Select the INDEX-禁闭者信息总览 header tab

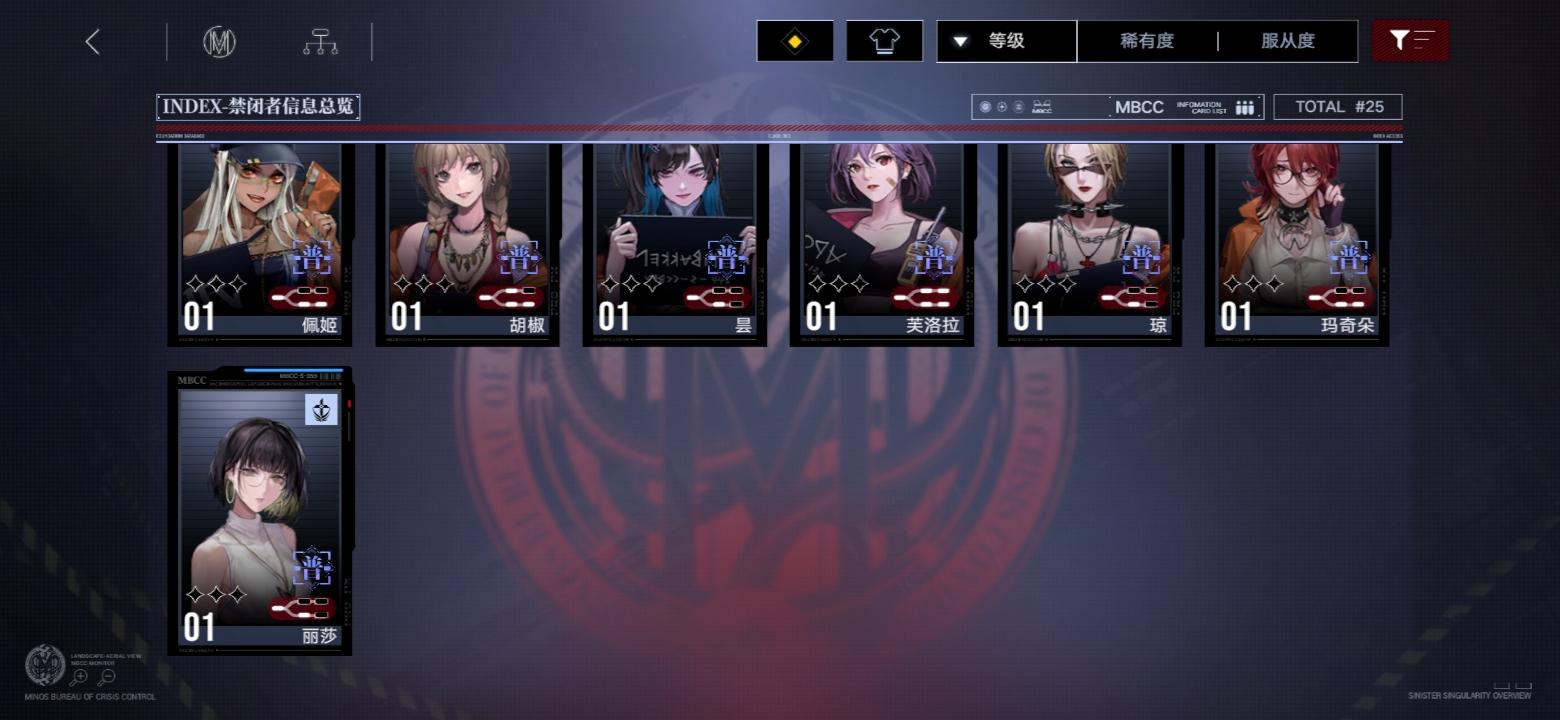260,106
